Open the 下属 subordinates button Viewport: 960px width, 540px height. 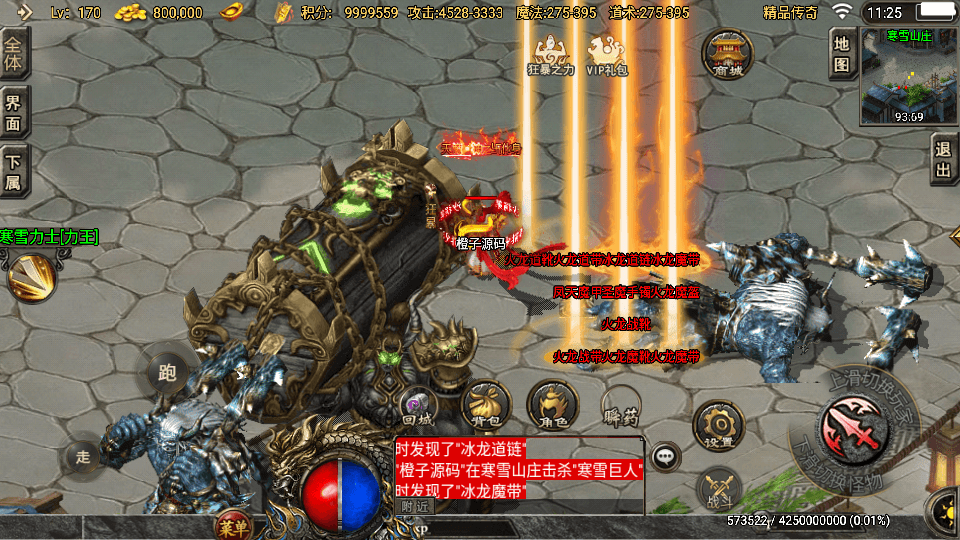pyautogui.click(x=14, y=170)
